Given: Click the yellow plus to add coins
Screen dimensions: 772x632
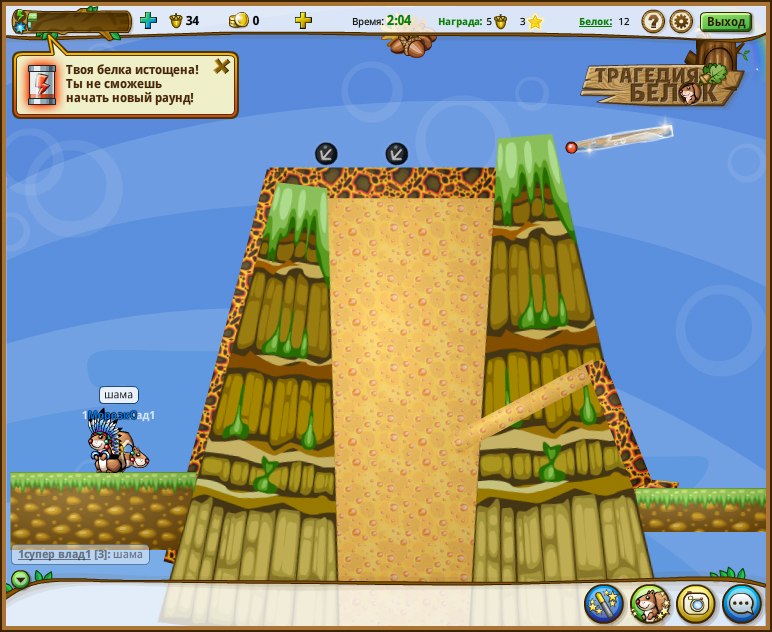Looking at the screenshot, I should pos(303,20).
